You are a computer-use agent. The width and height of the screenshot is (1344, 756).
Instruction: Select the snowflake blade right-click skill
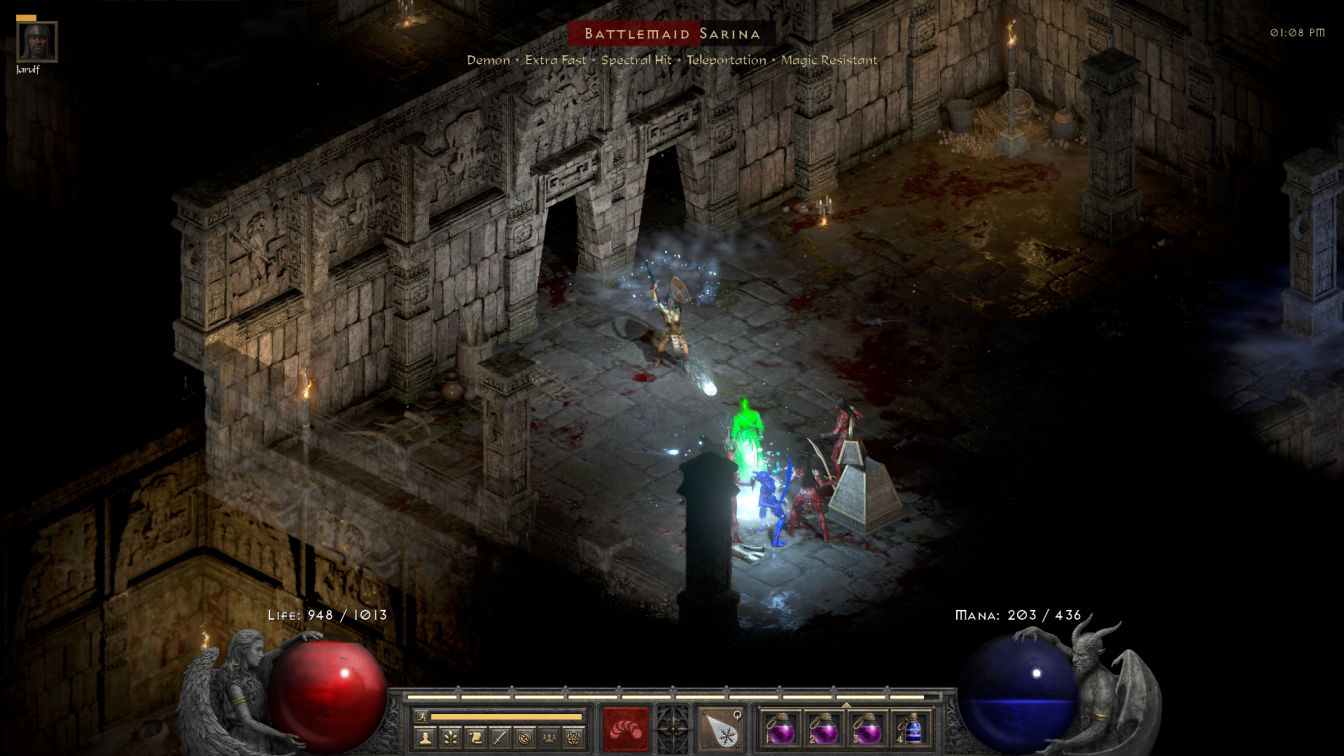click(719, 728)
